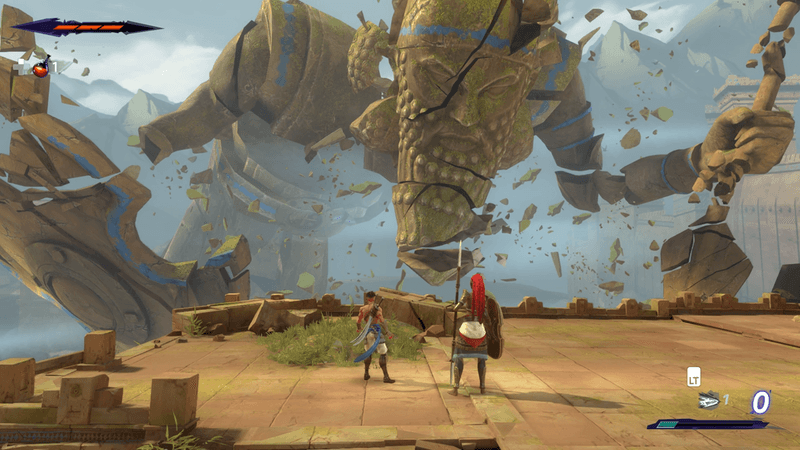Use the red healing potion icon
Screen dimensions: 800x450
coord(41,69)
